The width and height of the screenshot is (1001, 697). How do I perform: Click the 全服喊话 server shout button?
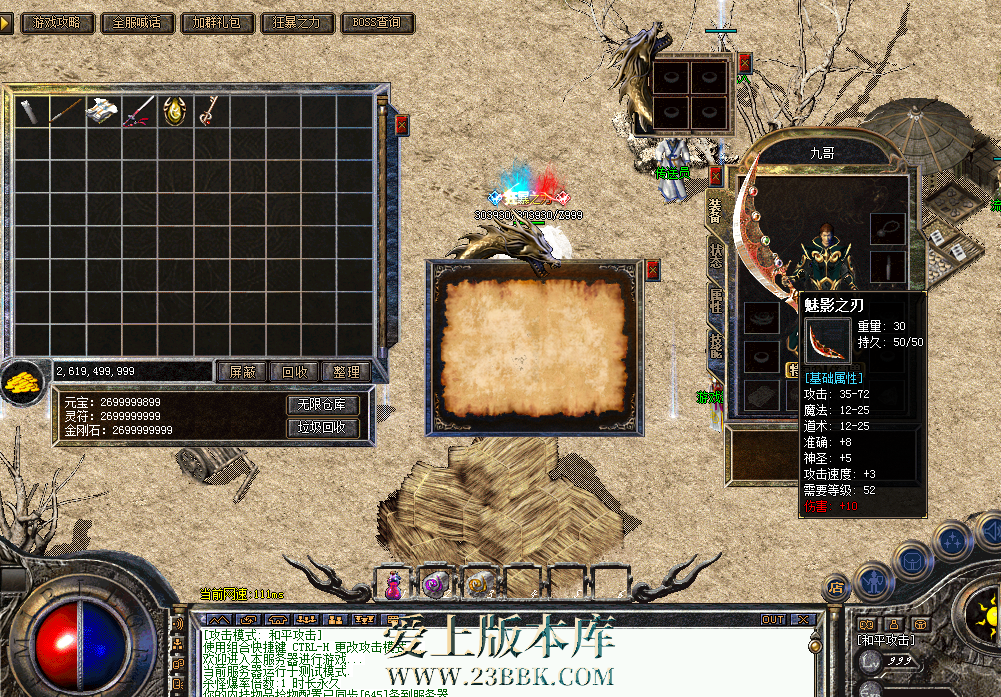click(137, 22)
